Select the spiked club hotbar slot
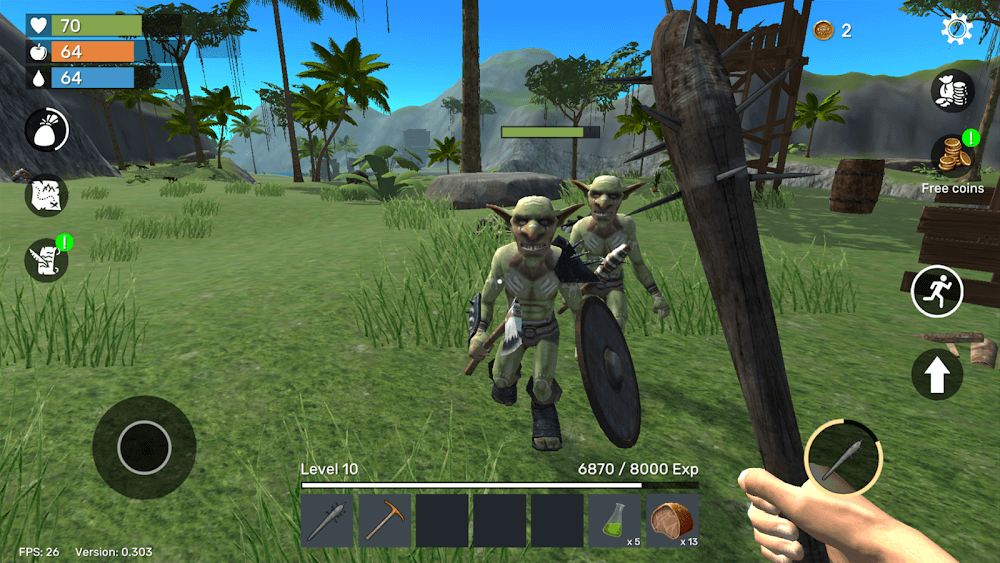Viewport: 1000px width, 563px height. coord(327,520)
